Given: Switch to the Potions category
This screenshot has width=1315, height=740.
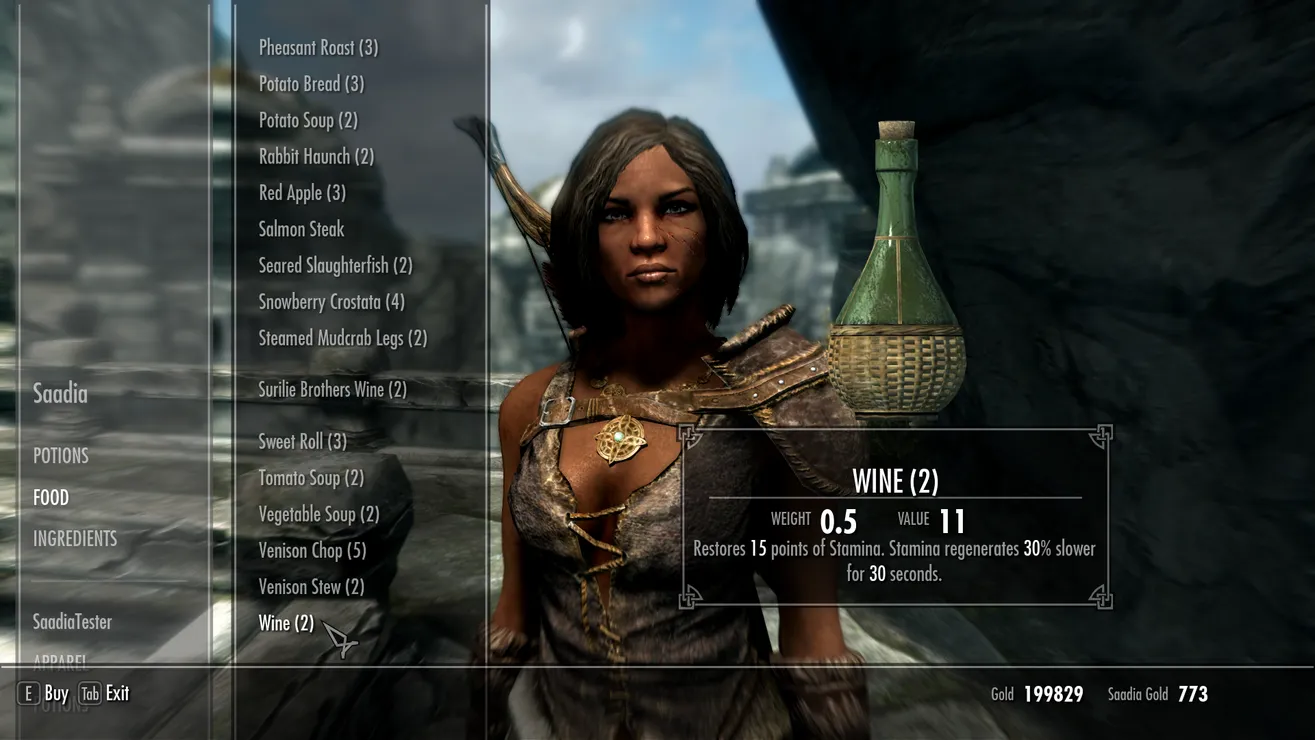Looking at the screenshot, I should (x=61, y=456).
